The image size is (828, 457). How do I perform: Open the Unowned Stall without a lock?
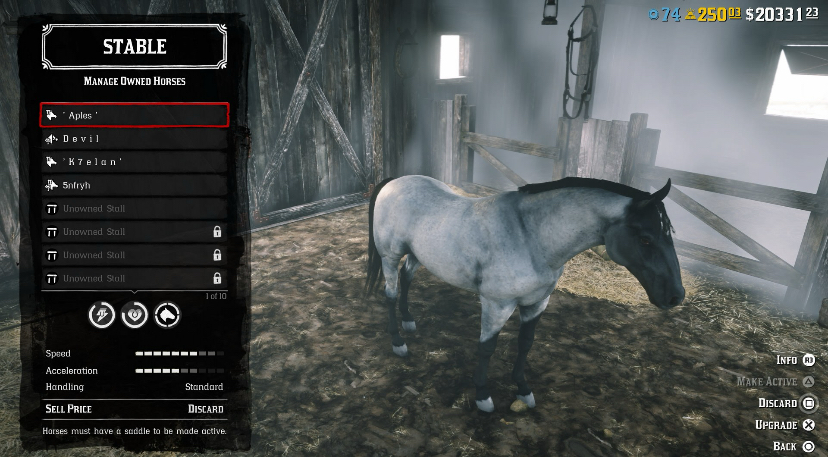pos(134,209)
